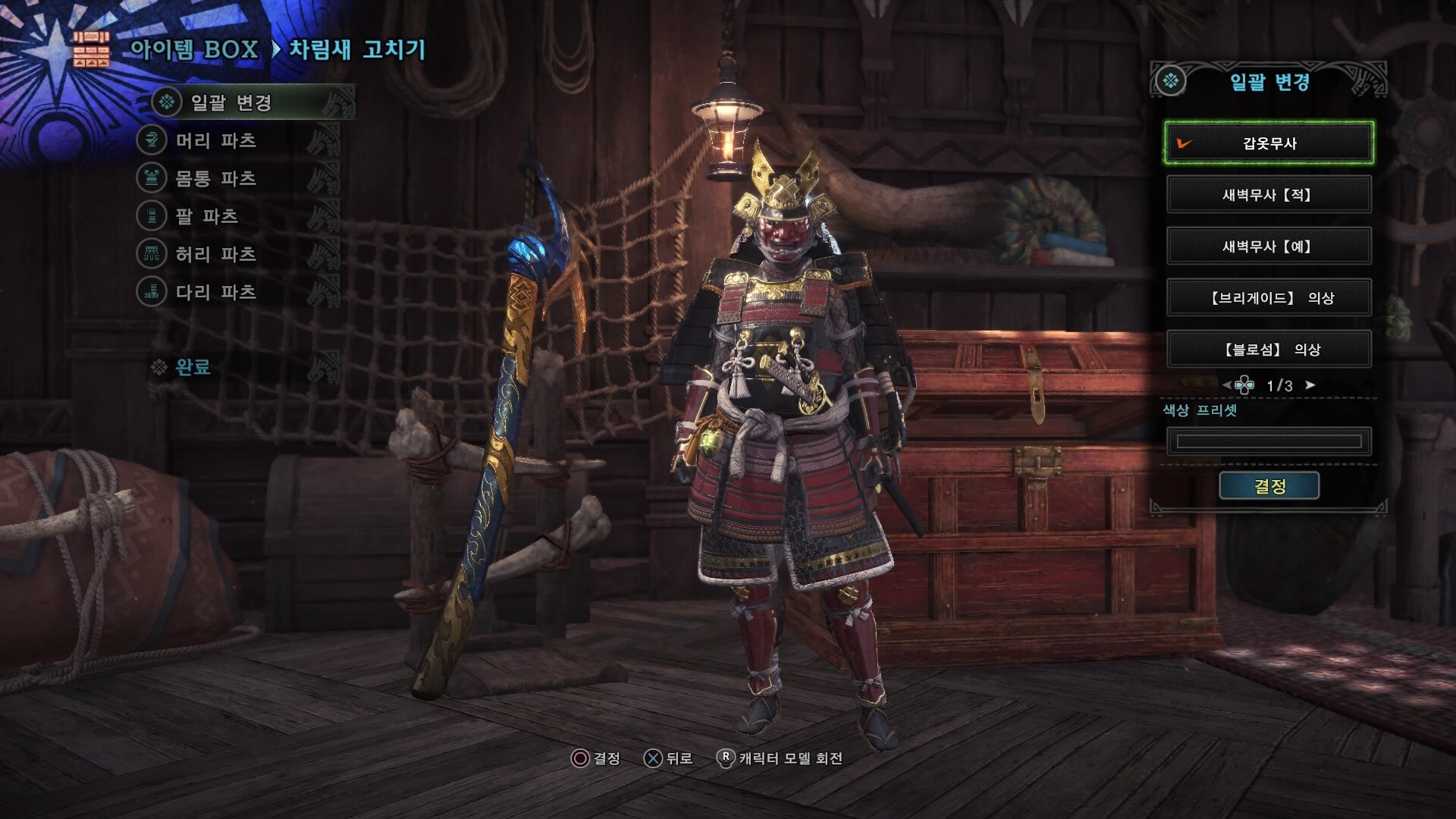Choose the 새벽무사【적】 outfit
This screenshot has width=1456, height=819.
tap(1269, 194)
